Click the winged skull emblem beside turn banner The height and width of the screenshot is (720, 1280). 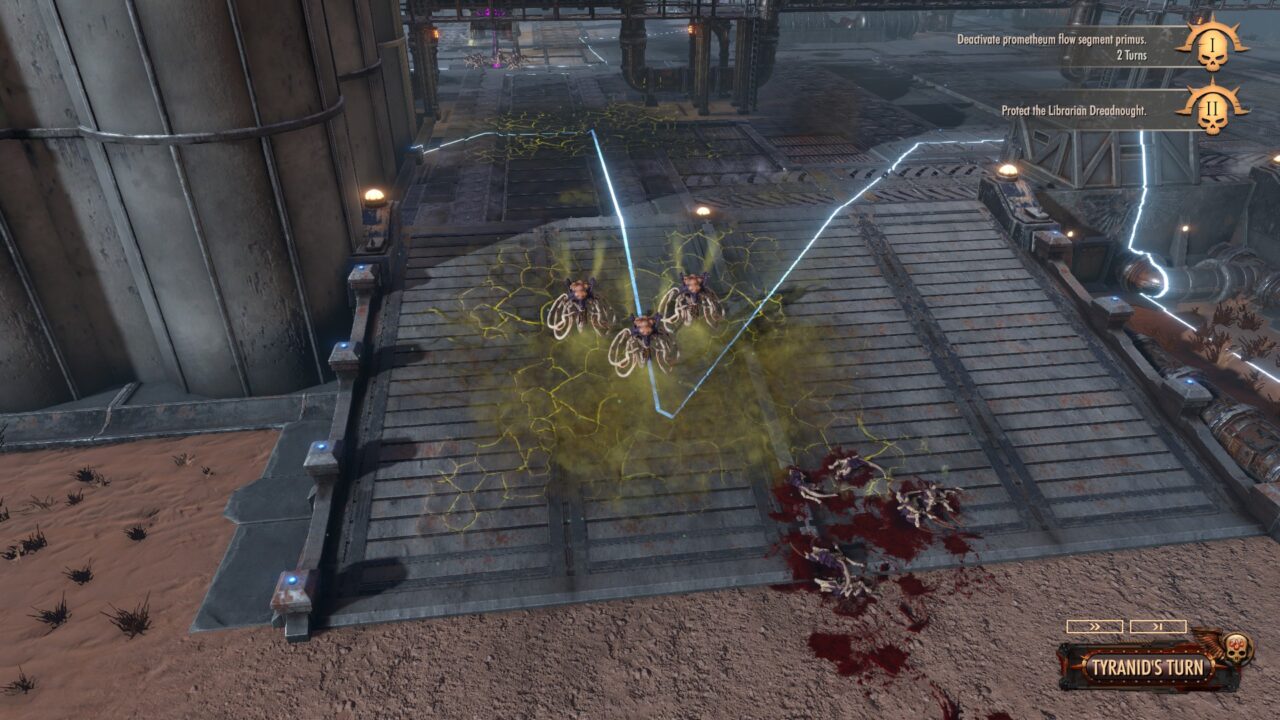pyautogui.click(x=1237, y=649)
